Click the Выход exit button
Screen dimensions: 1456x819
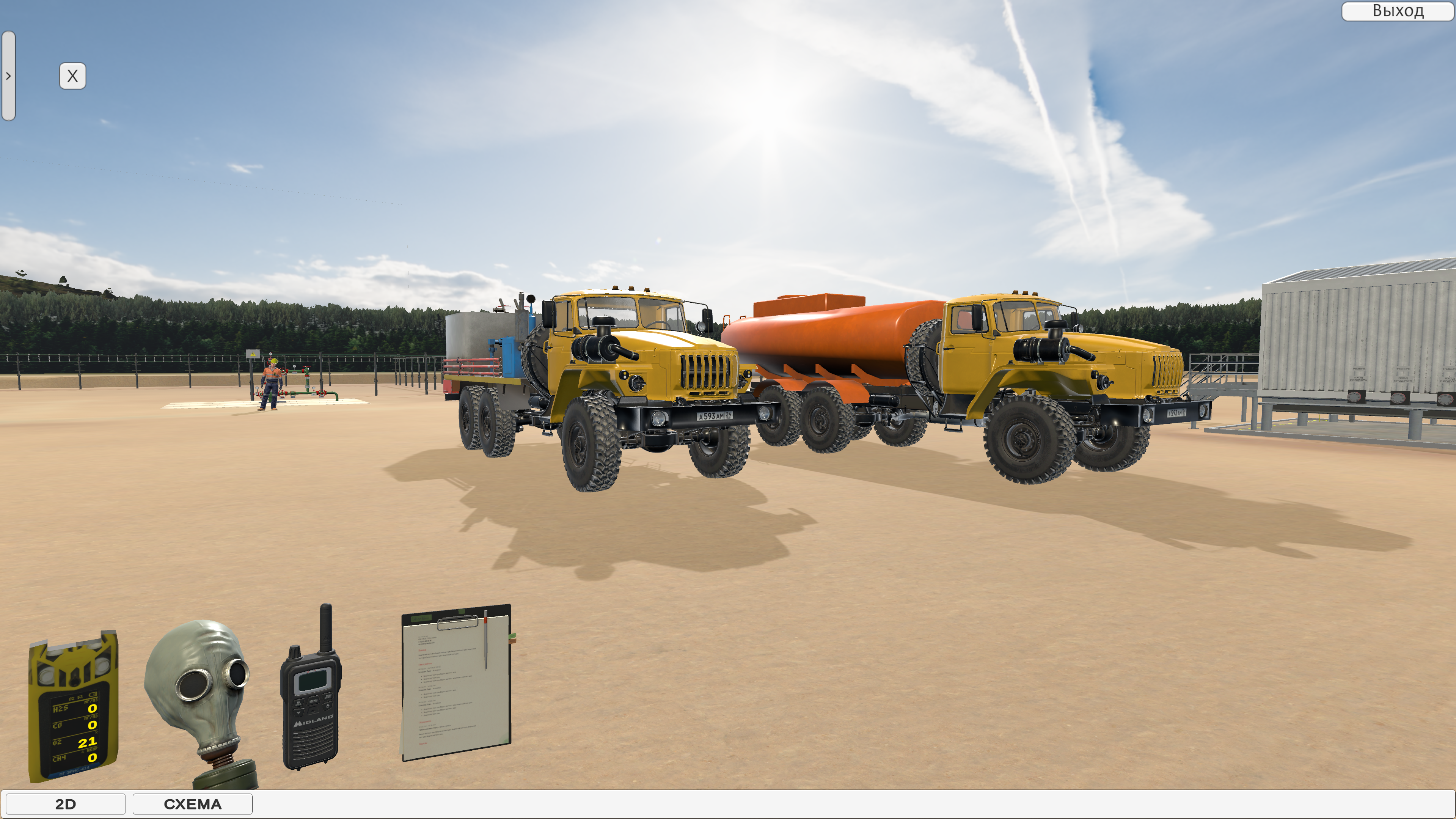(x=1397, y=11)
